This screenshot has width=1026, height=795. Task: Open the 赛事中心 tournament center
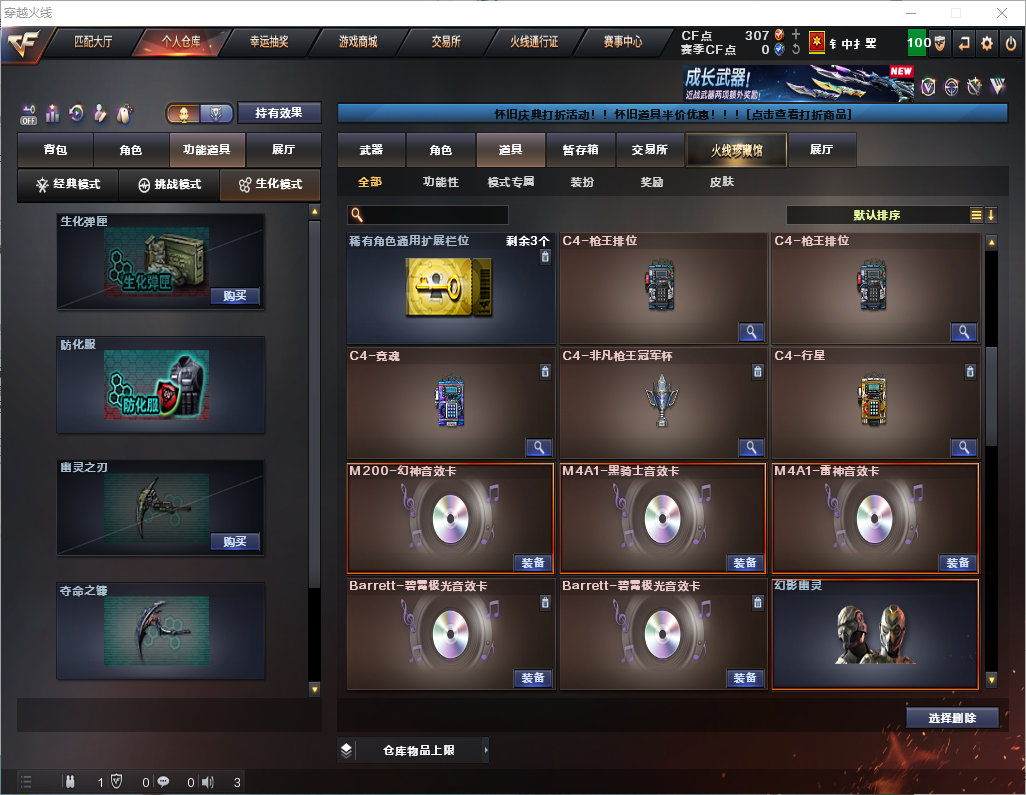622,42
